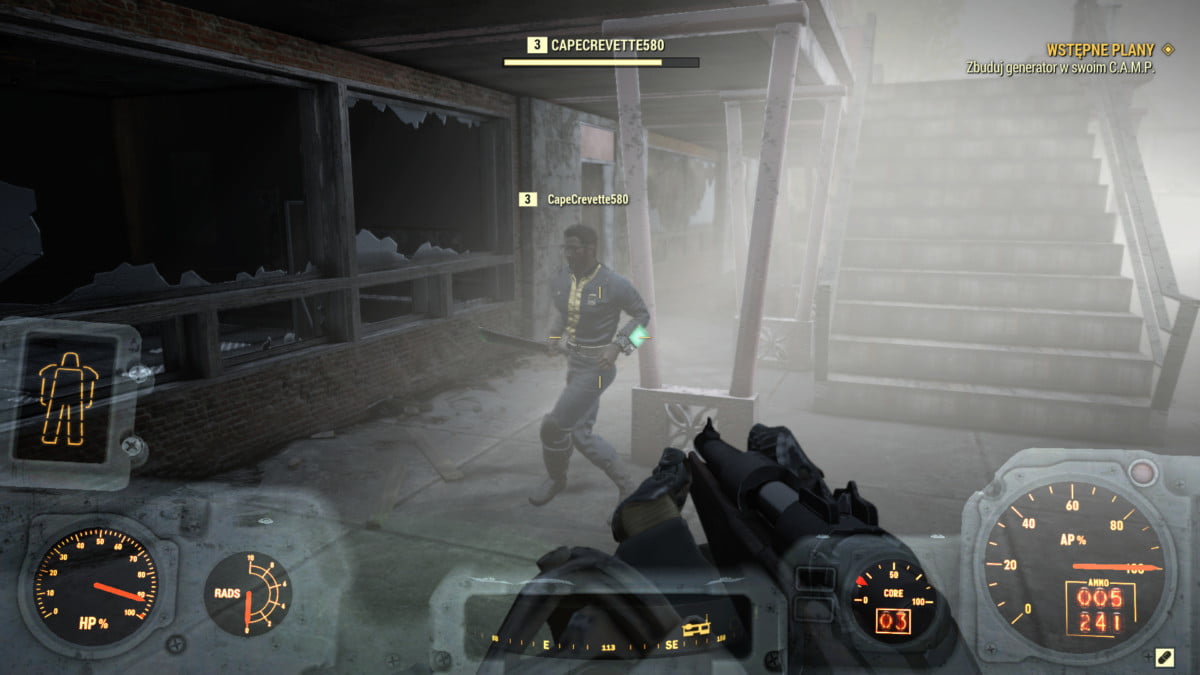This screenshot has width=1200, height=675.
Task: Click the power armor condition figure icon
Action: click(68, 397)
